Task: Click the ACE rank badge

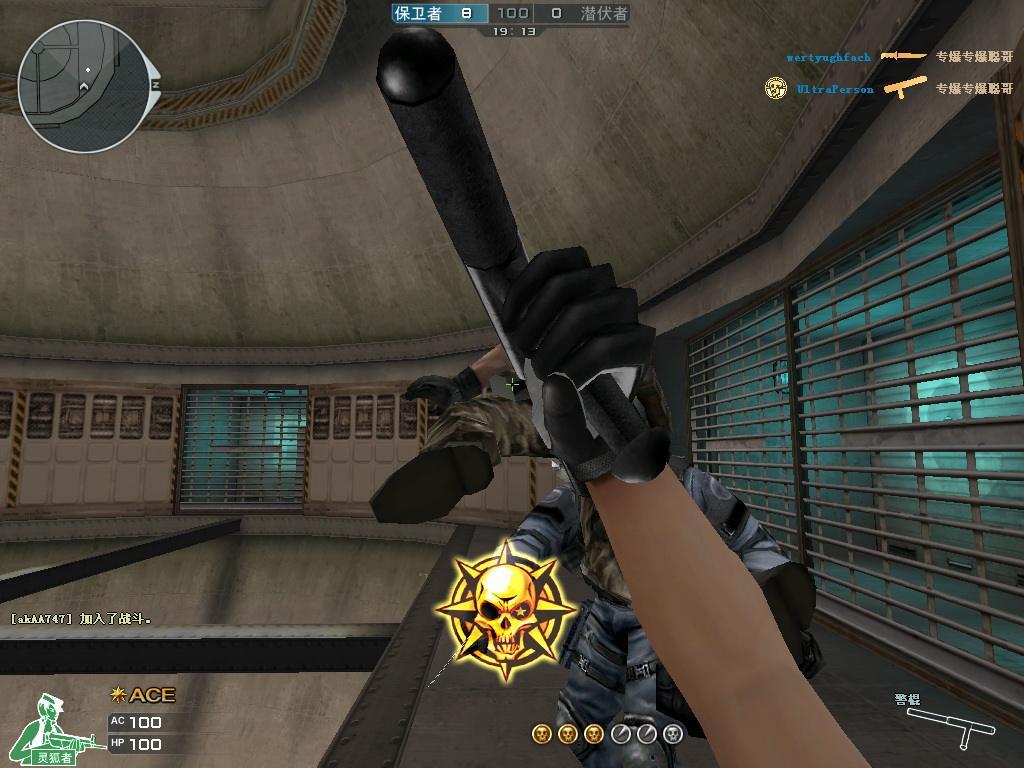Action: coord(142,695)
